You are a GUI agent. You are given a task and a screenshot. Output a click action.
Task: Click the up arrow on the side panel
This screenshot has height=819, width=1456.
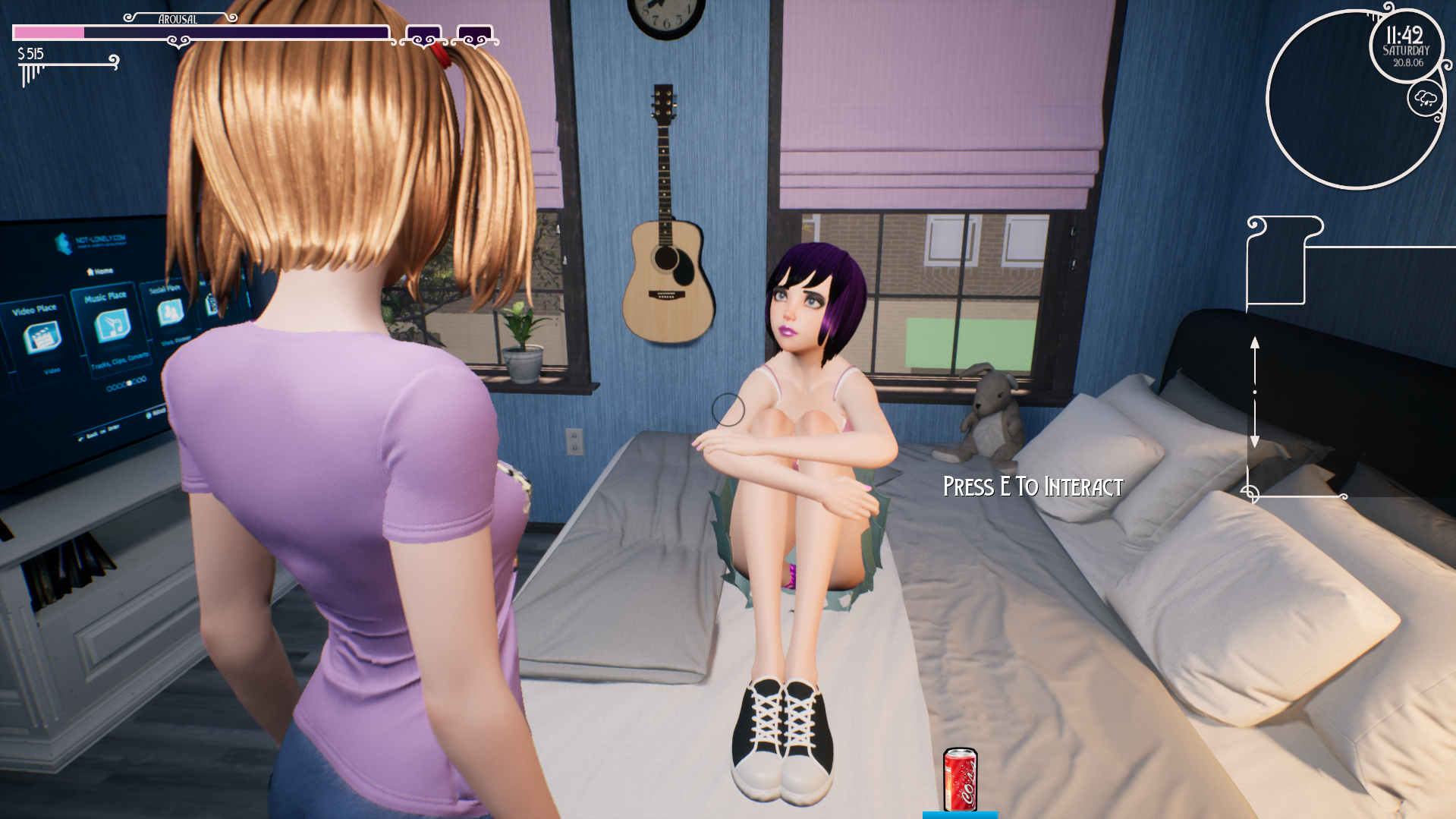click(1255, 345)
